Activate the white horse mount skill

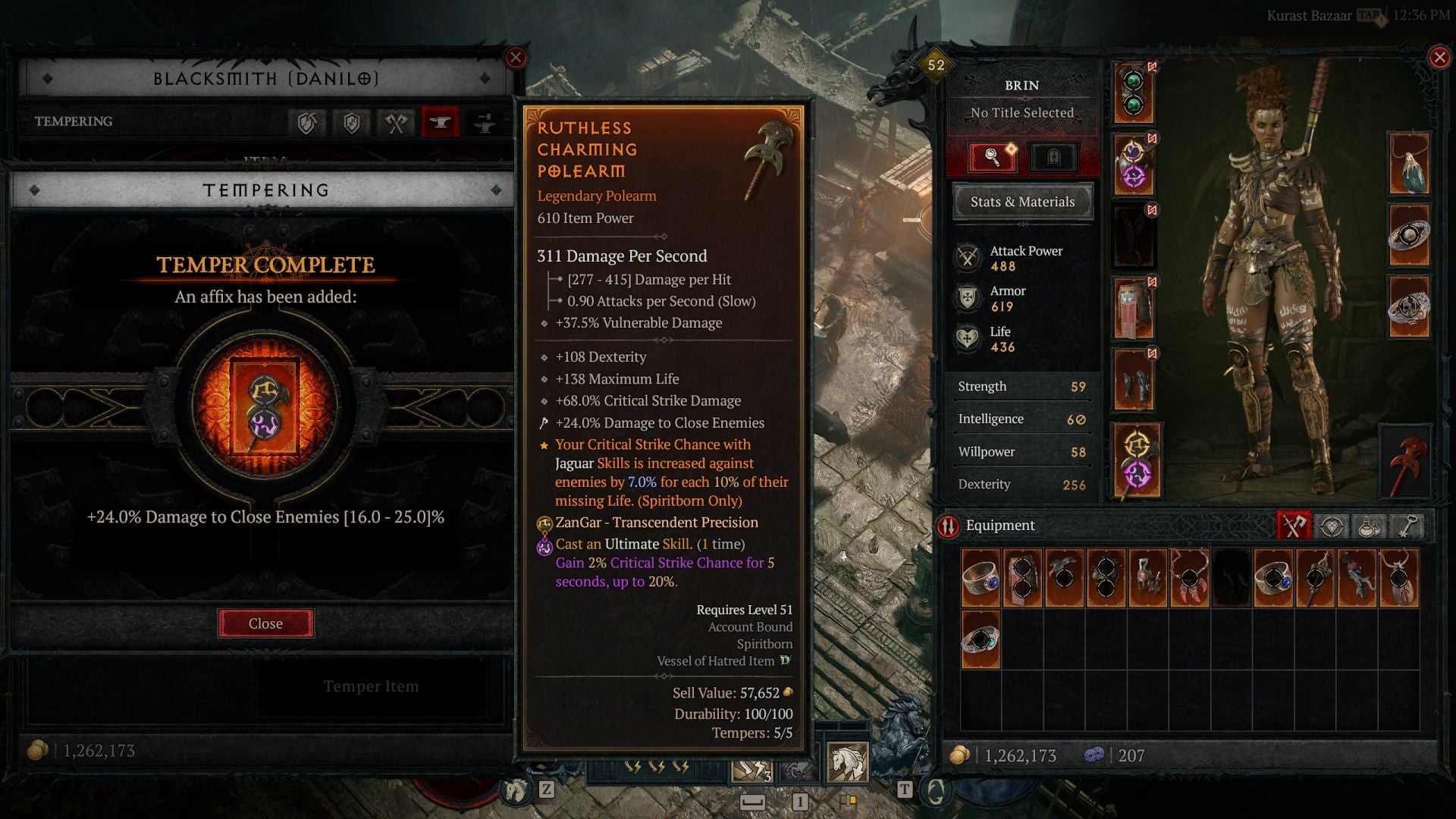847,761
